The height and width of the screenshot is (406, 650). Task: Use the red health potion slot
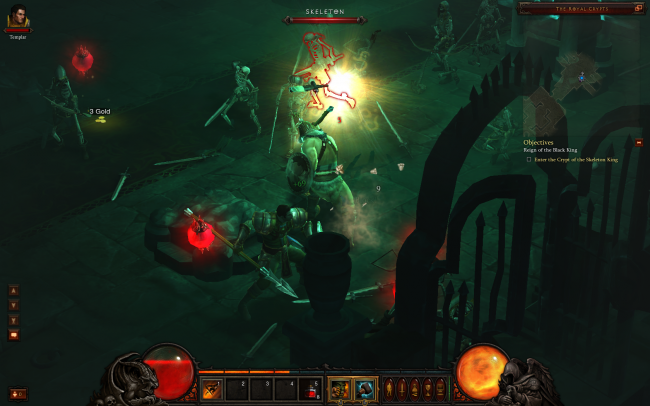[313, 388]
